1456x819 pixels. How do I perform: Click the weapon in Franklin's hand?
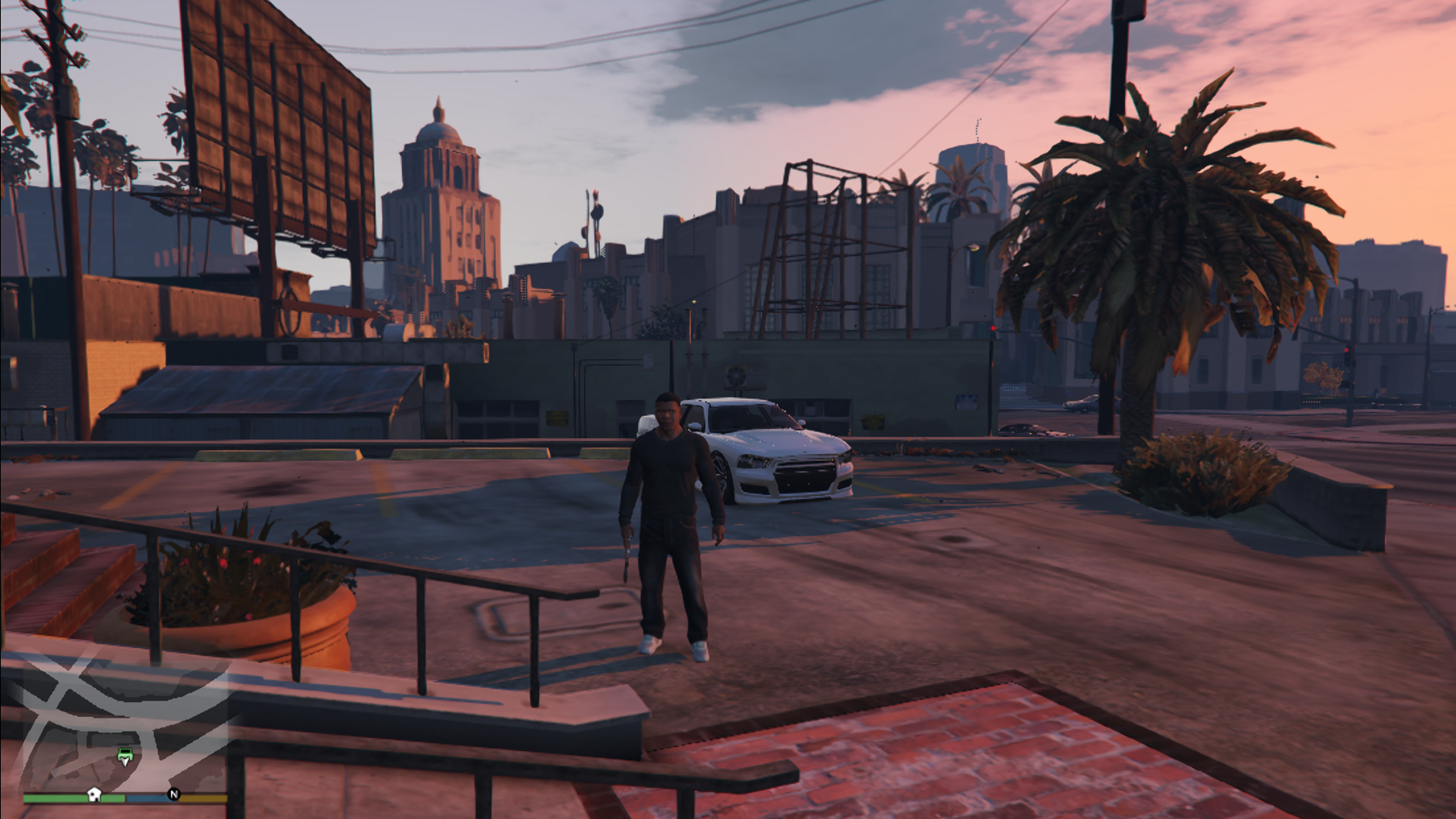[x=627, y=556]
